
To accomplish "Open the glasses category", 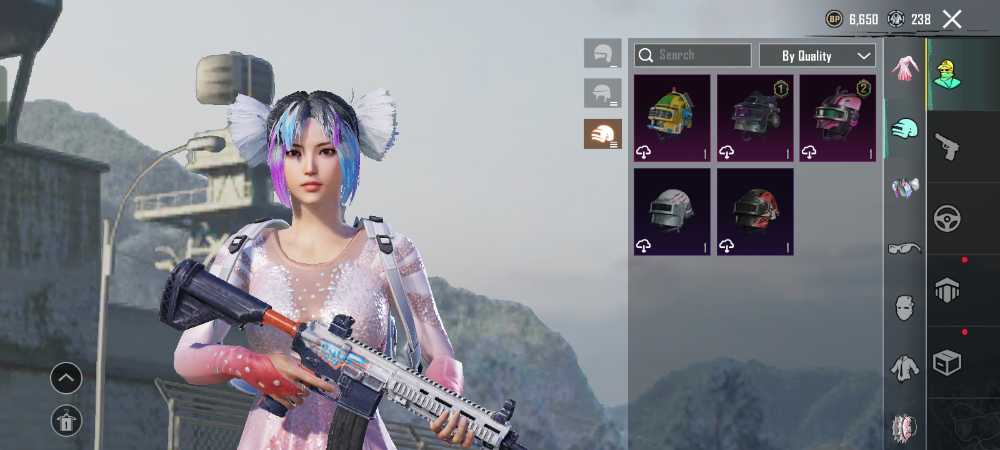I will pos(905,247).
